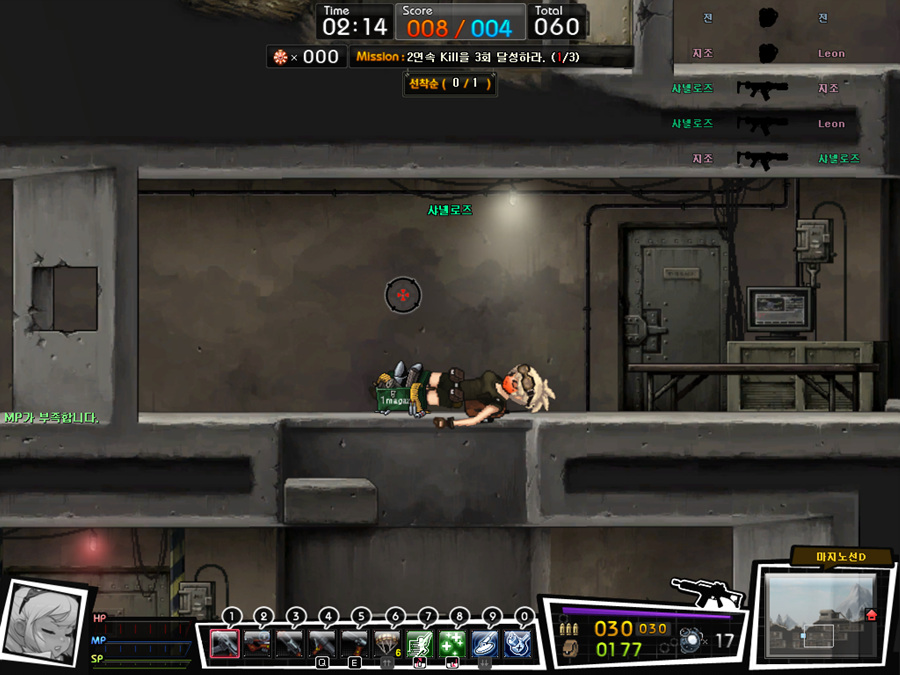Screen dimensions: 900x675
Task: Activate the green running figure skill
Action: tap(420, 643)
